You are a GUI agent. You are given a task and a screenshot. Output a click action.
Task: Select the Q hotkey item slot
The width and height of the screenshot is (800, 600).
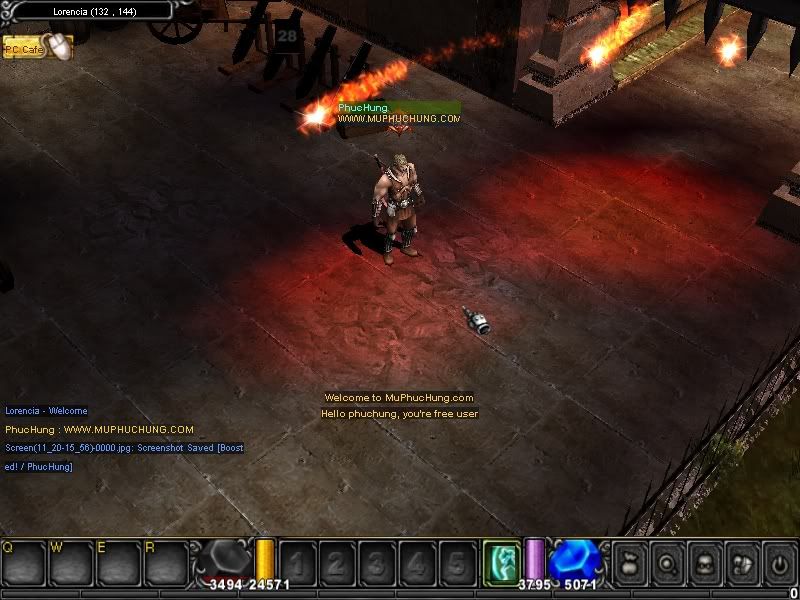point(24,563)
